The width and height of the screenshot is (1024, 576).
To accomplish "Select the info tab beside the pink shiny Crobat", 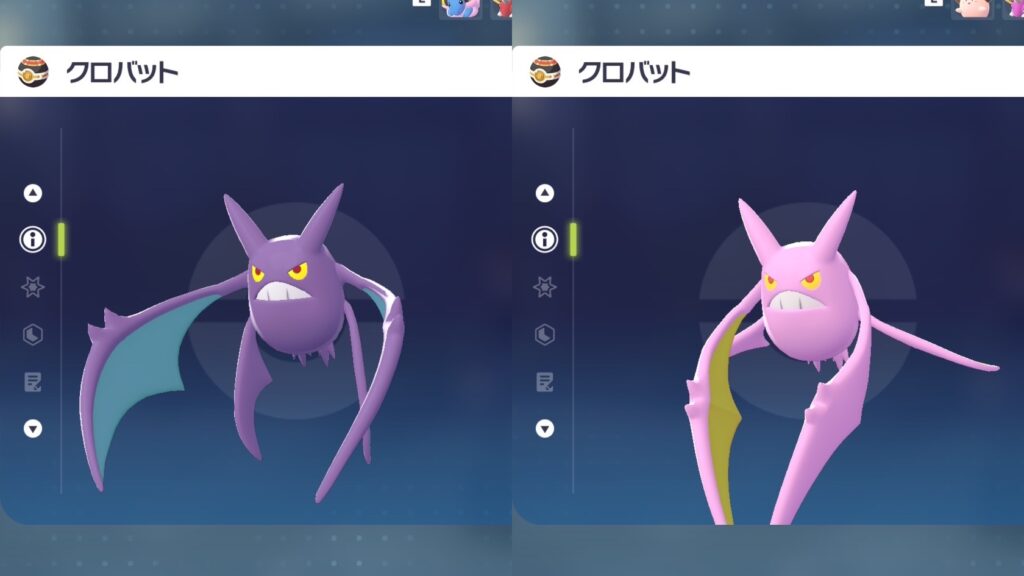I will click(545, 239).
